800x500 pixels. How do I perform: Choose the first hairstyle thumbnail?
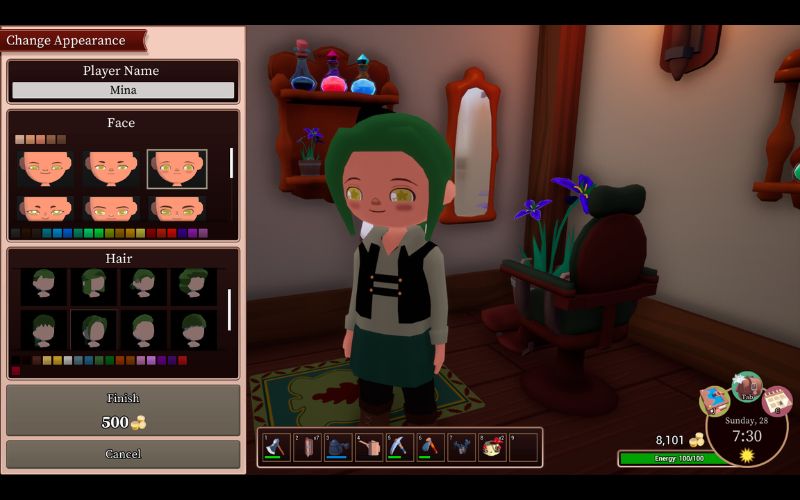(45, 286)
